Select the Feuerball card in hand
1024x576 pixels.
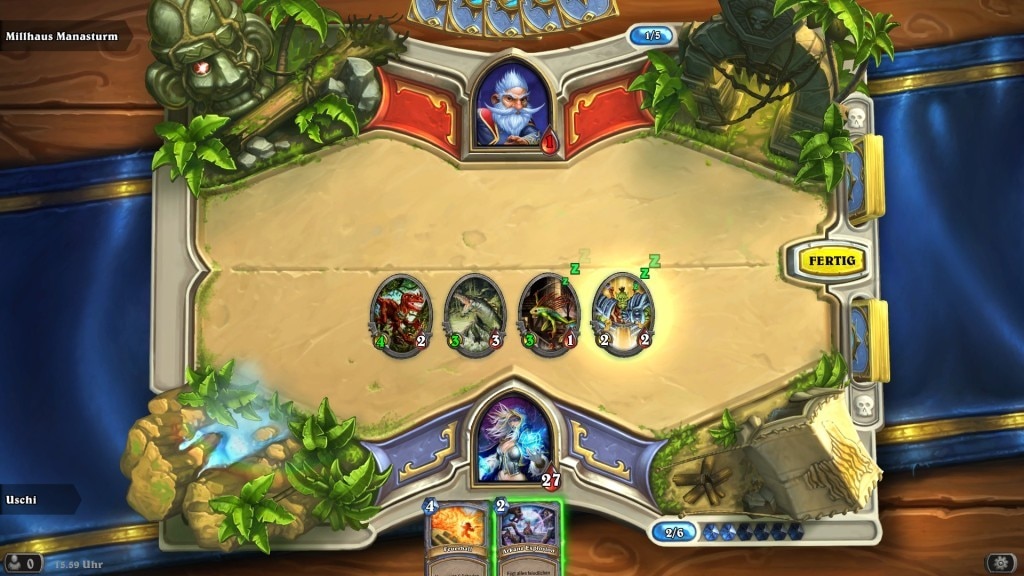point(457,540)
